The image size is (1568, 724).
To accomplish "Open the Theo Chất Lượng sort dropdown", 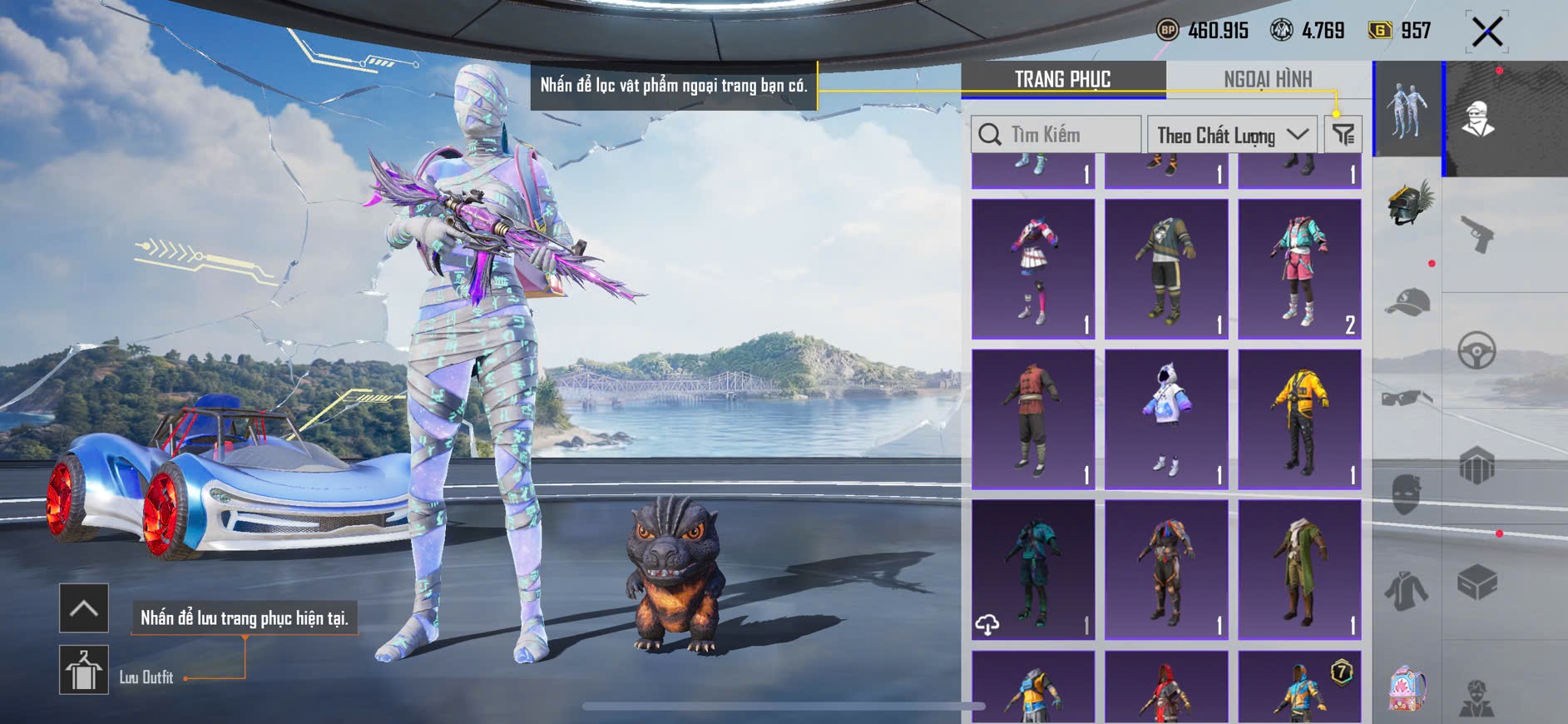I will click(x=1232, y=135).
